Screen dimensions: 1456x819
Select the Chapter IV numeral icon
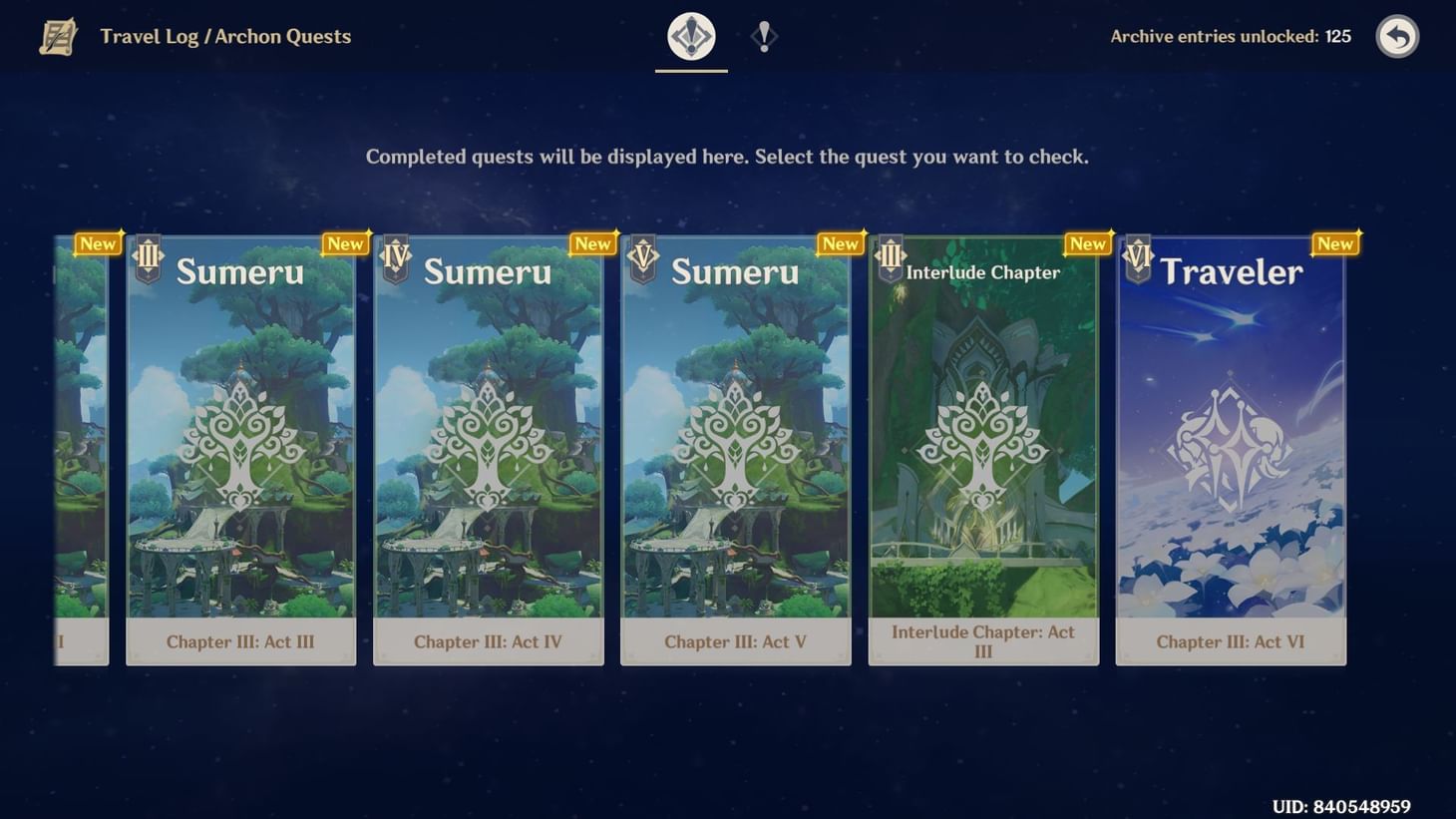[x=395, y=257]
